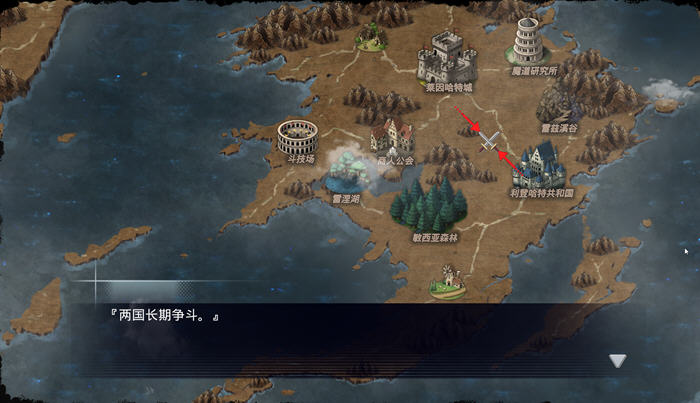Select the crossed swords battle marker
700x403 pixels.
pos(488,142)
